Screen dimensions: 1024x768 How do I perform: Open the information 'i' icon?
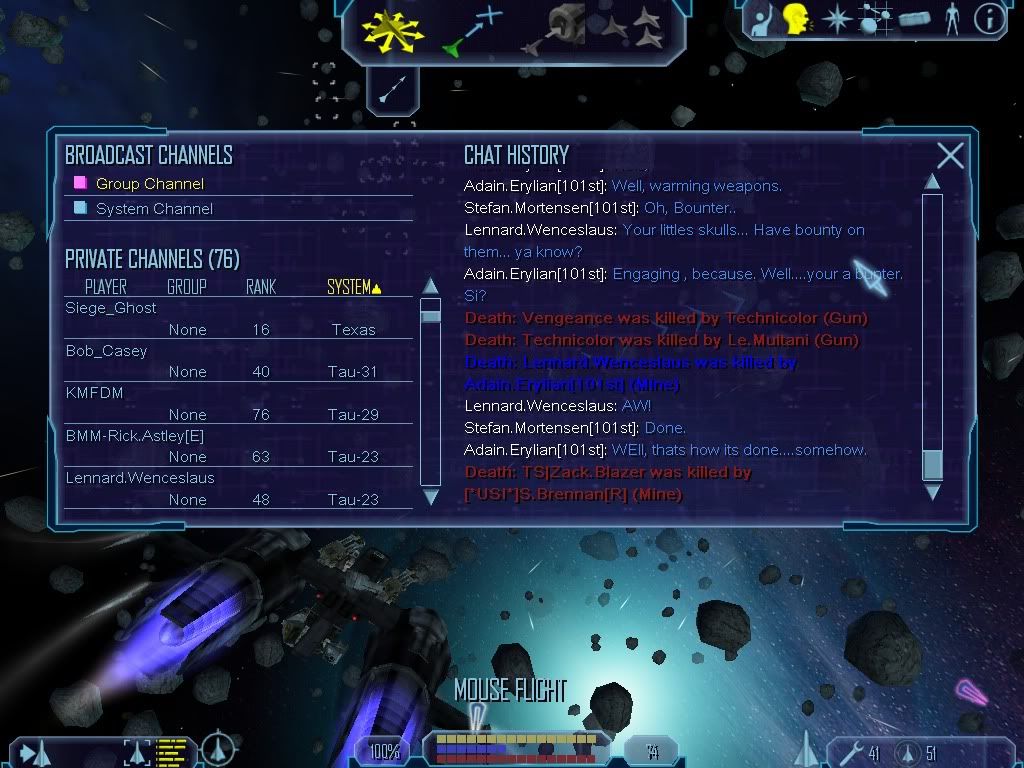coord(988,19)
